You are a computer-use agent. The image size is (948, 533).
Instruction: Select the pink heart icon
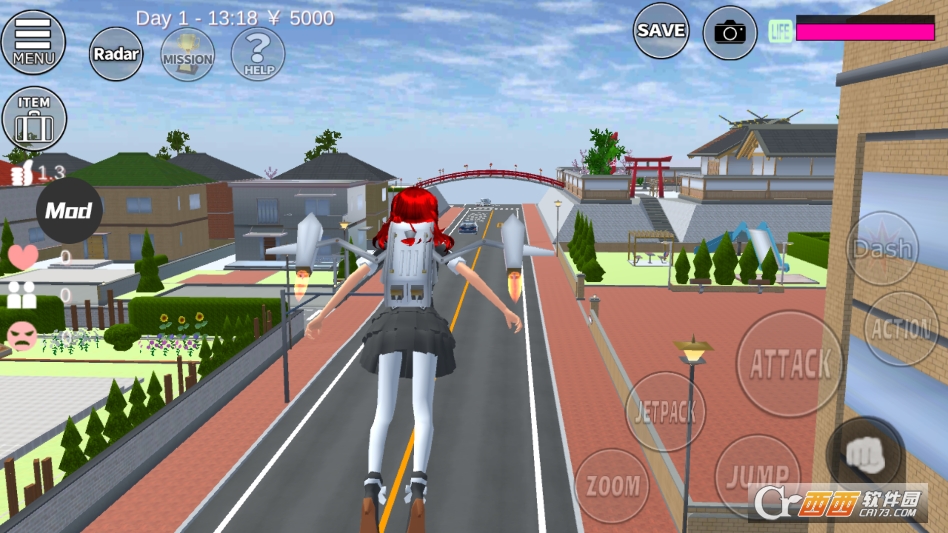(22, 257)
